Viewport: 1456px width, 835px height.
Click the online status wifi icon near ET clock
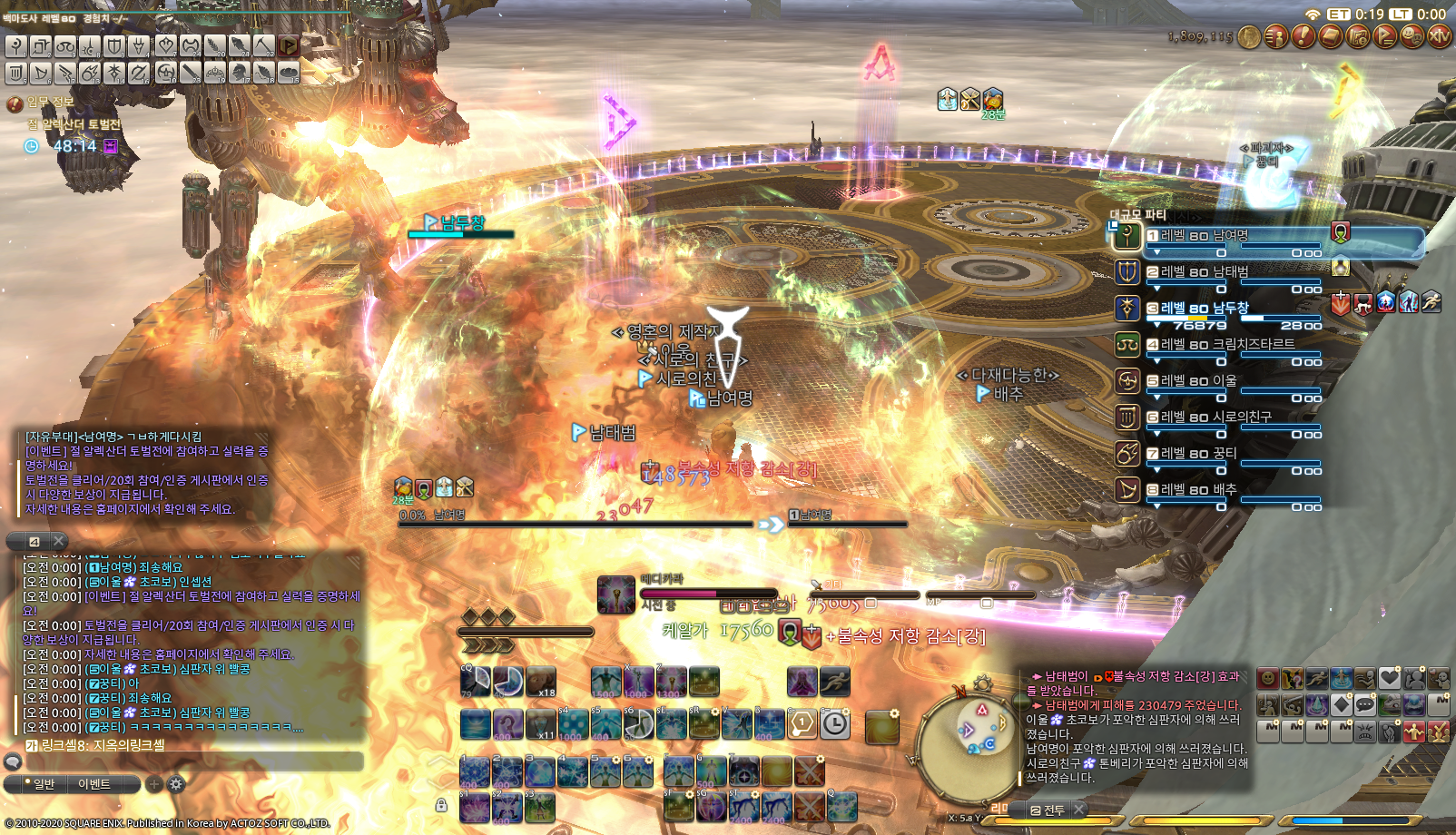(x=1313, y=14)
